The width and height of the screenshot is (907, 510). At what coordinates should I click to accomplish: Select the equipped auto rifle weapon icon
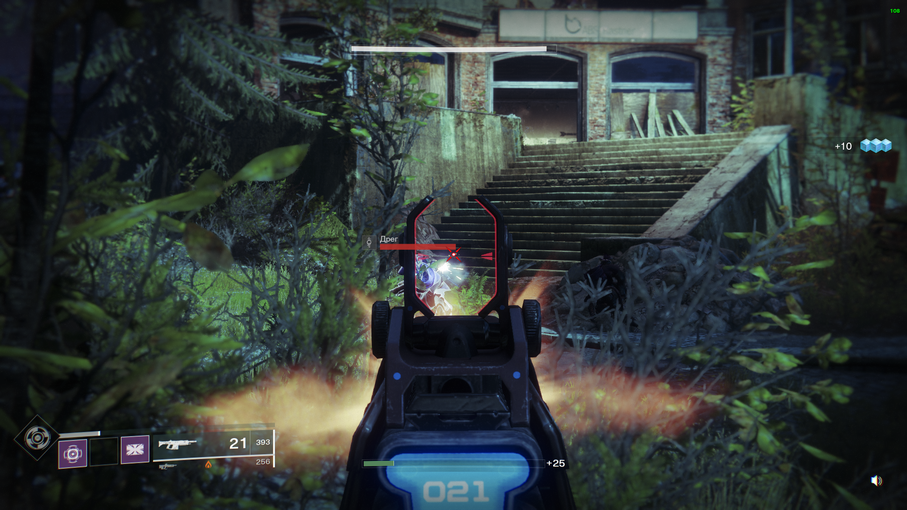(x=177, y=444)
